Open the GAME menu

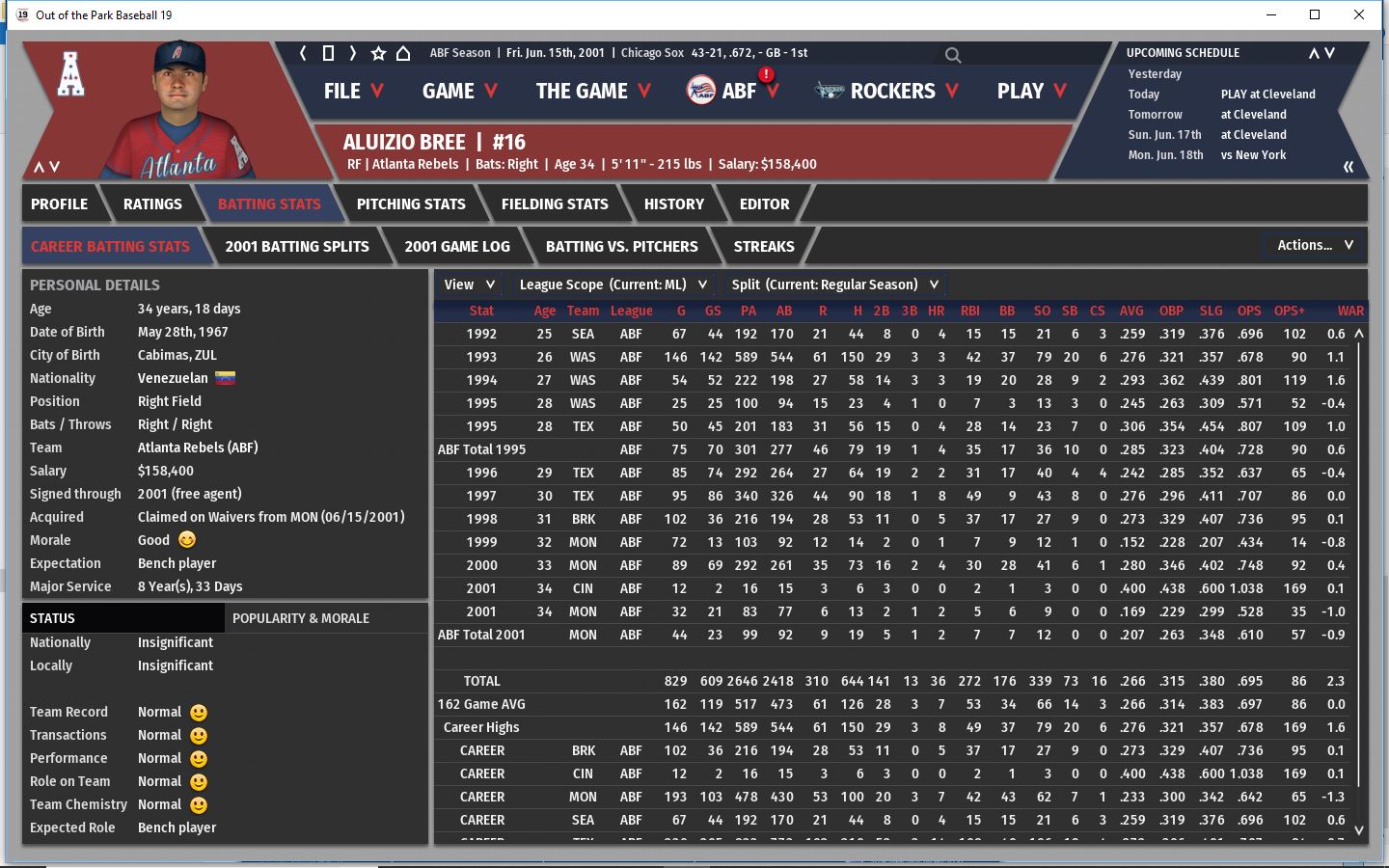point(459,92)
